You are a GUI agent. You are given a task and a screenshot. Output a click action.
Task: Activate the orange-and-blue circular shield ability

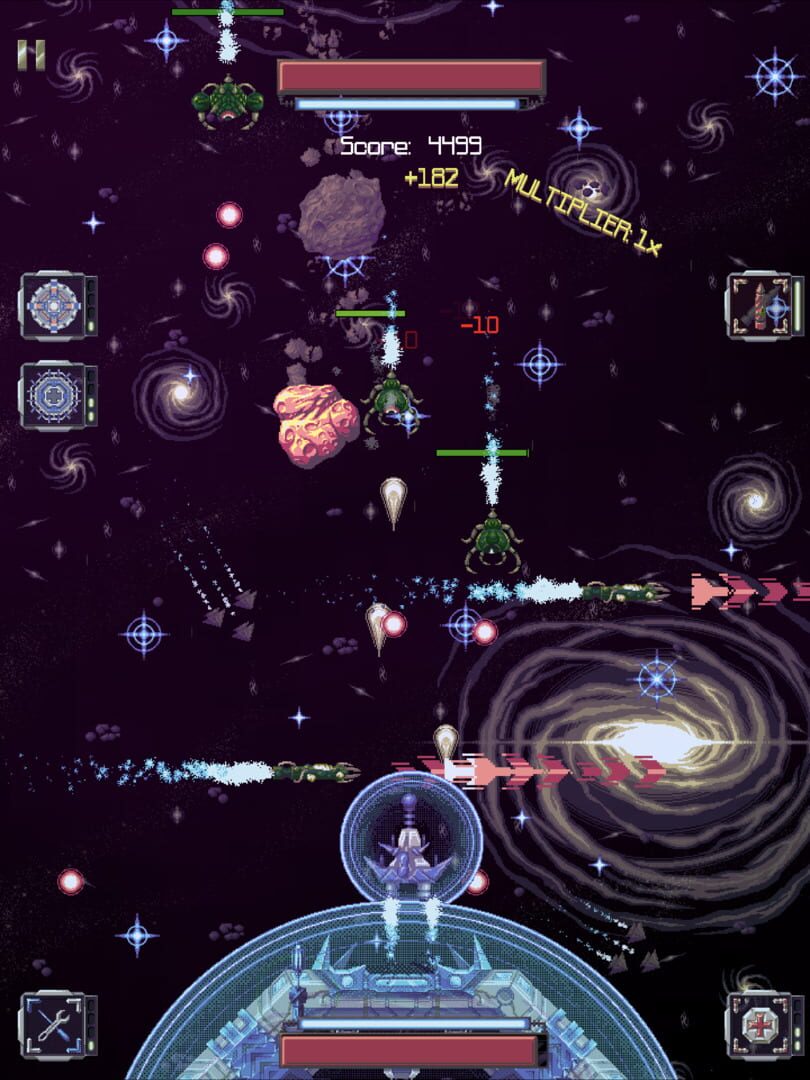click(50, 306)
